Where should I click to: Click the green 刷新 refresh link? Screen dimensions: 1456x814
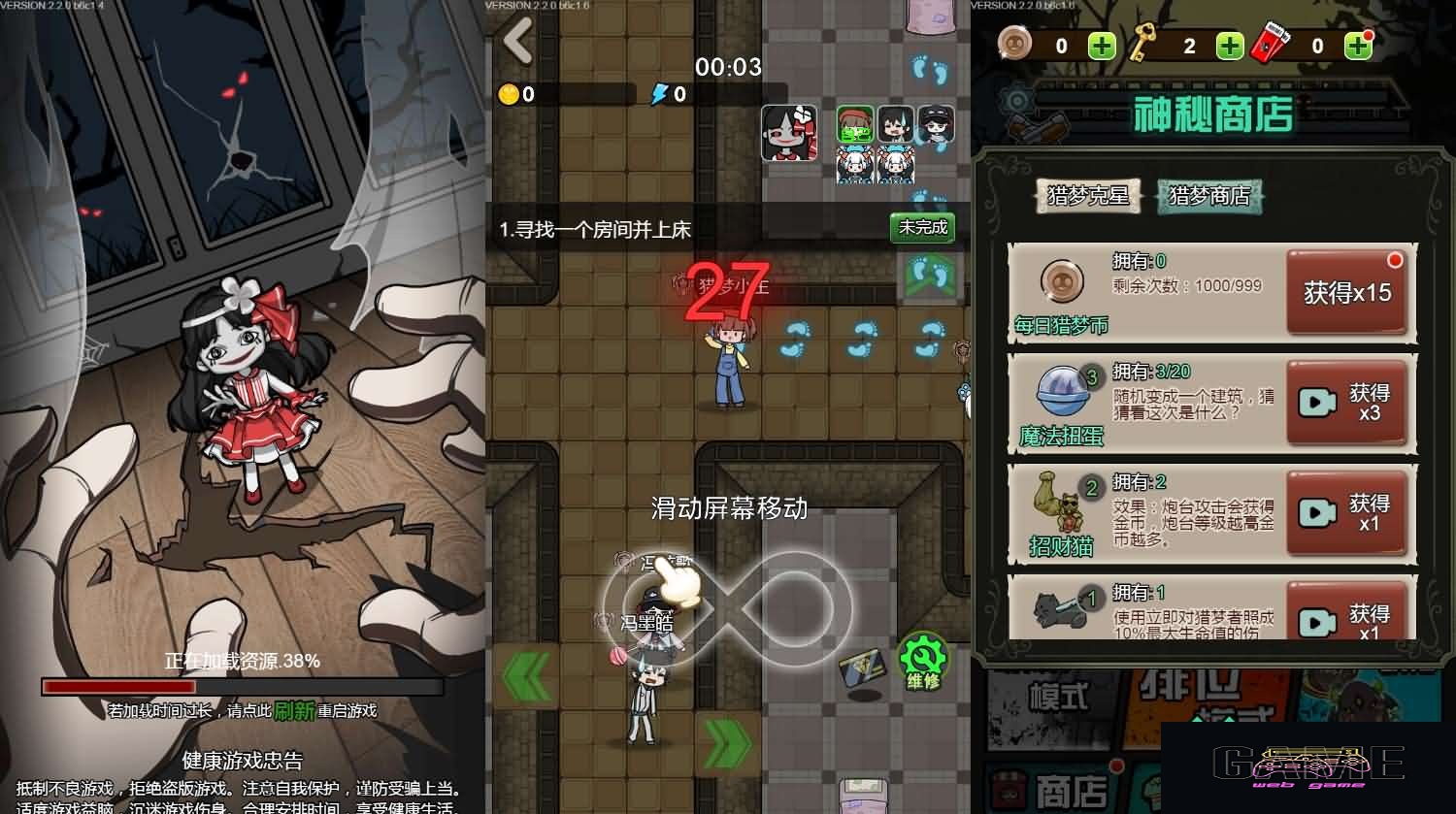pos(294,711)
